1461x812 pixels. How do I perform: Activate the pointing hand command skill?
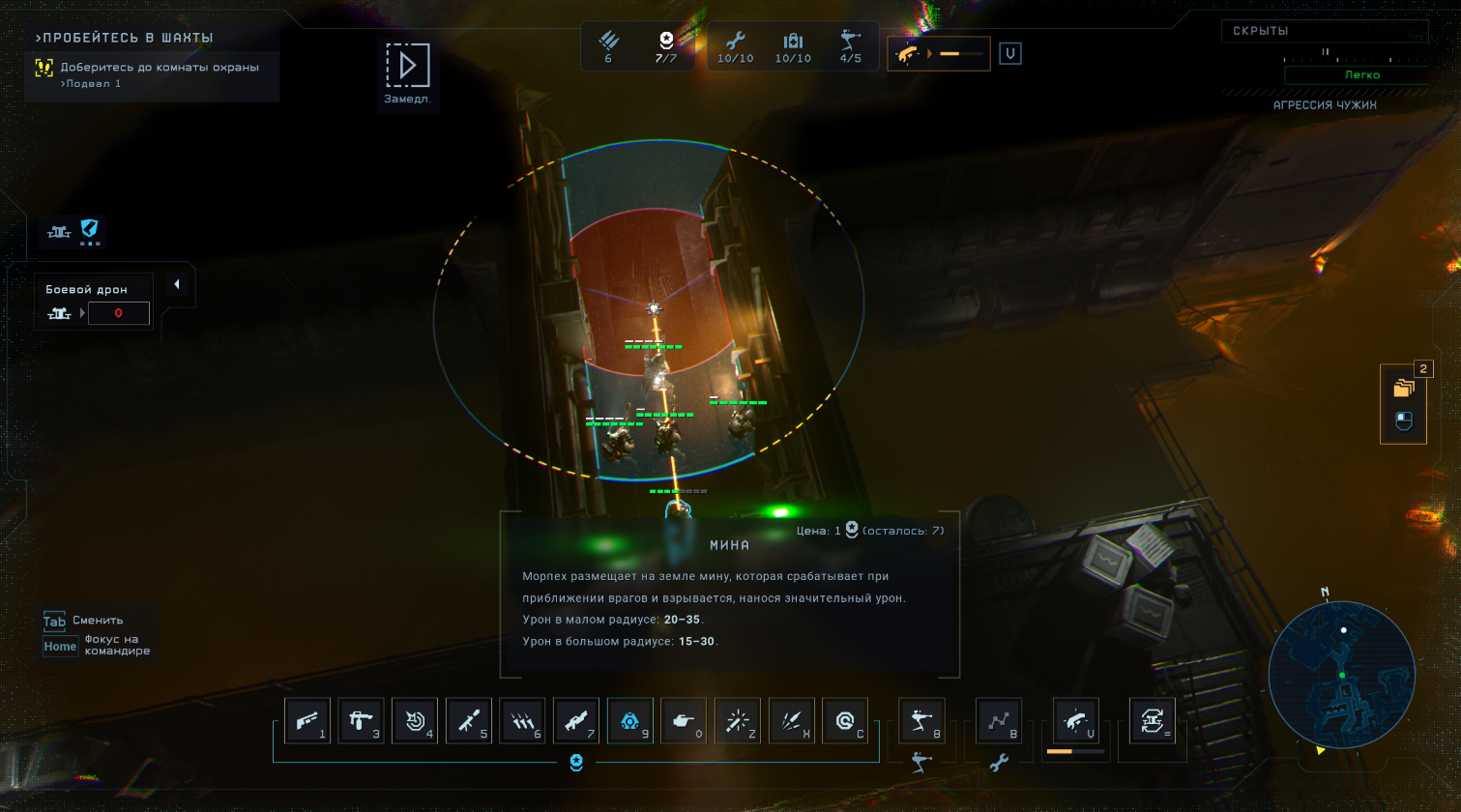pyautogui.click(x=684, y=721)
